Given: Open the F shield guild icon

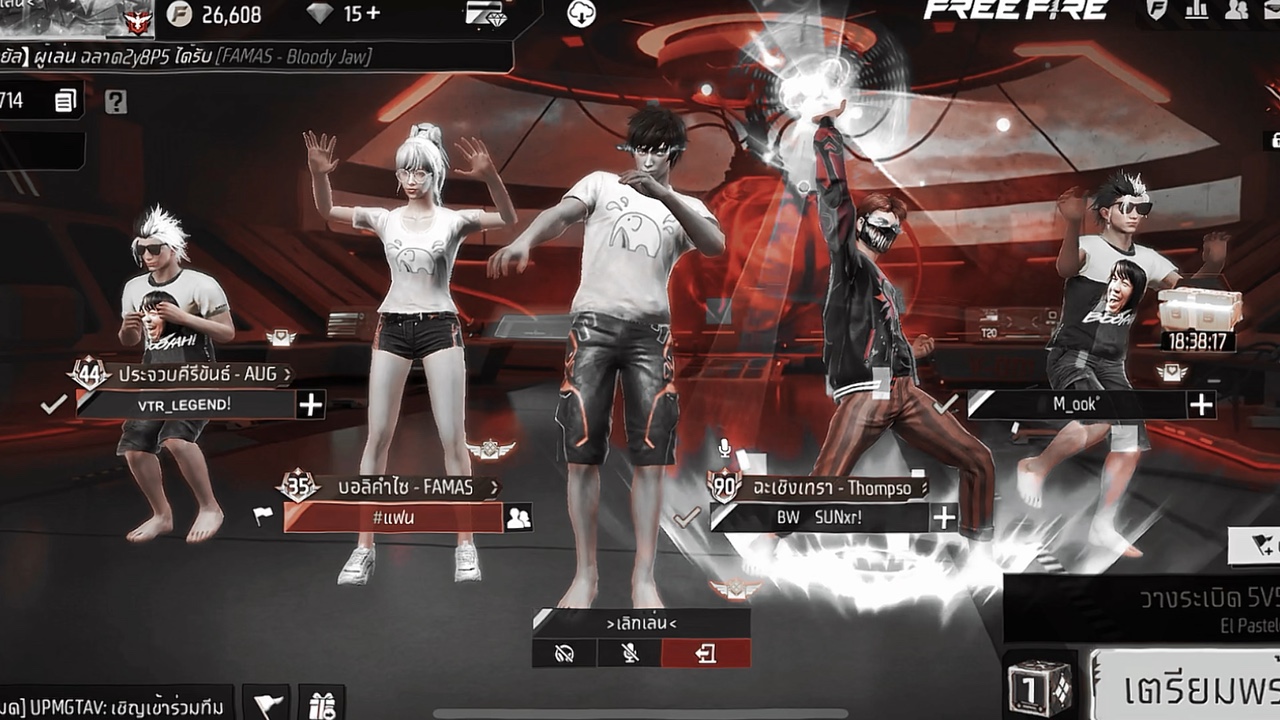Looking at the screenshot, I should [1157, 10].
